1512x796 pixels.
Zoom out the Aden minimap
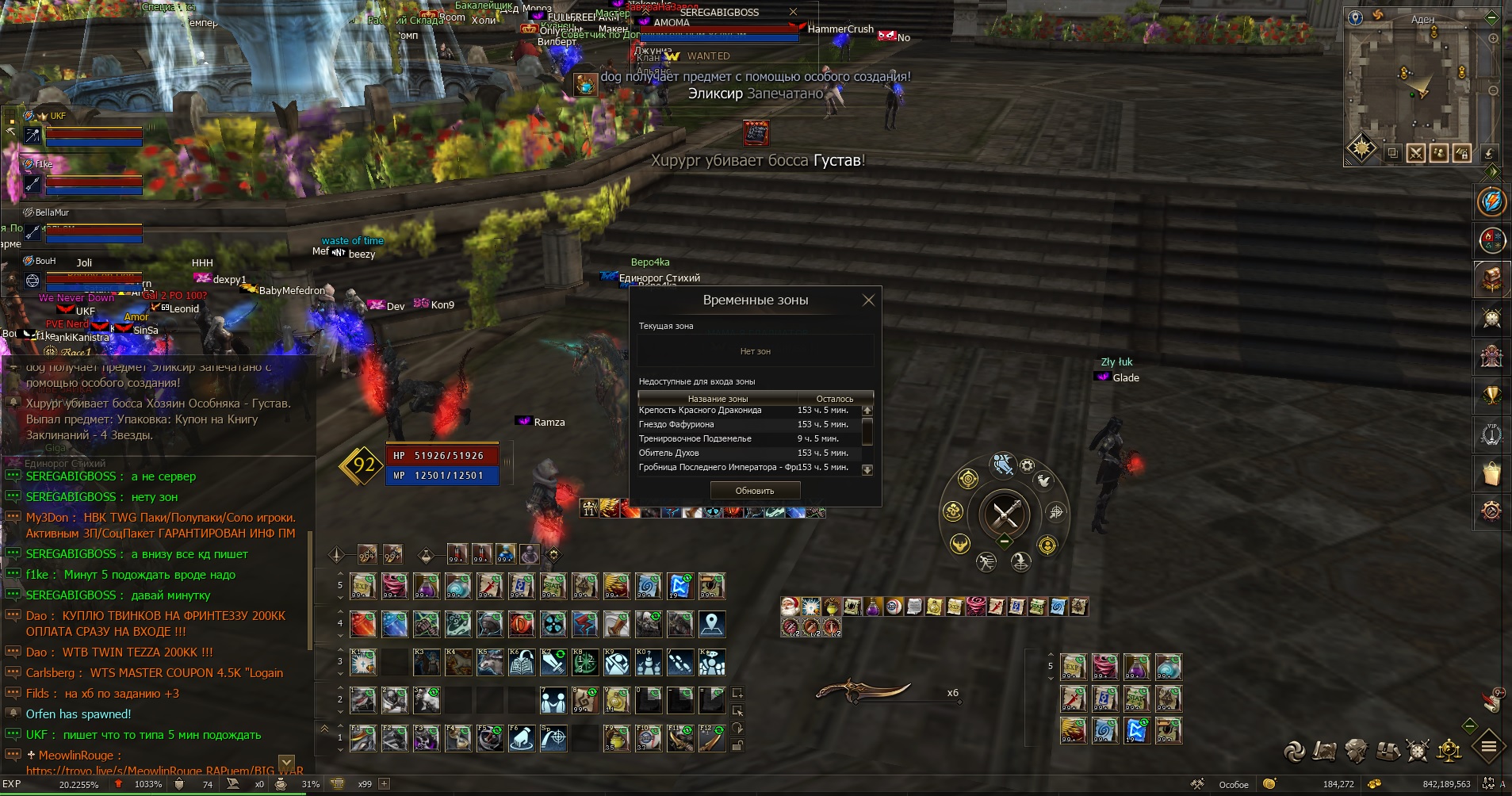(1493, 90)
